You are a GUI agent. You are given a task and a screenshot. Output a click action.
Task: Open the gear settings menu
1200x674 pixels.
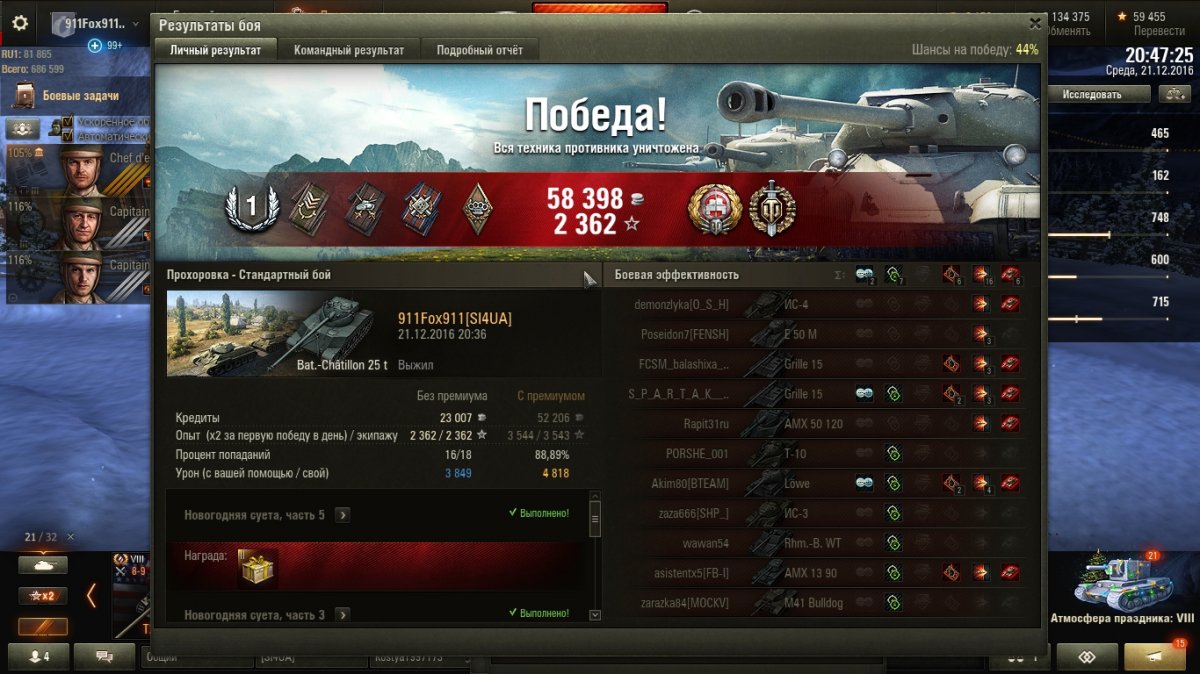pyautogui.click(x=20, y=23)
